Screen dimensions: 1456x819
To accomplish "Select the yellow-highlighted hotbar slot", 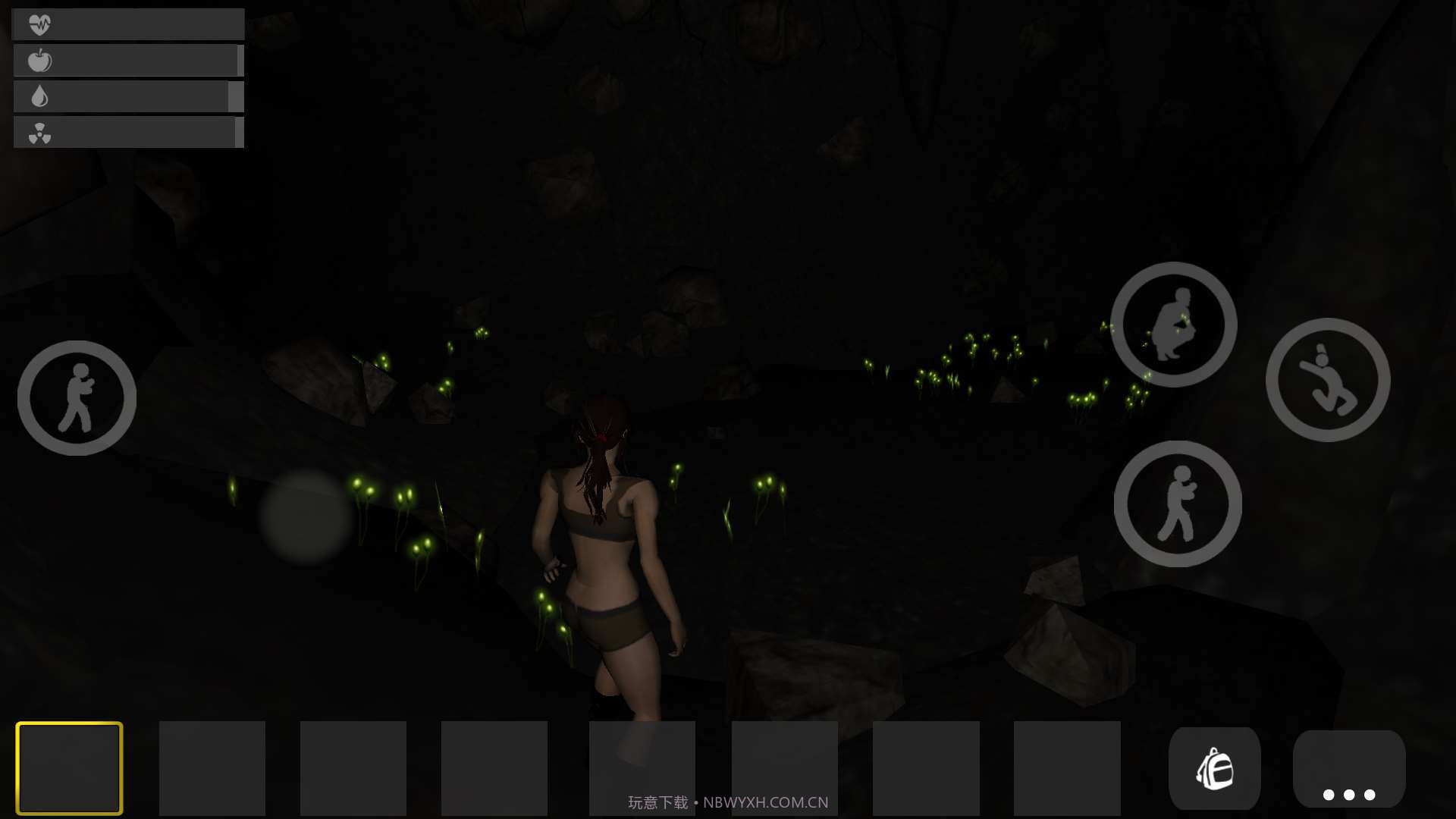I will coord(69,768).
